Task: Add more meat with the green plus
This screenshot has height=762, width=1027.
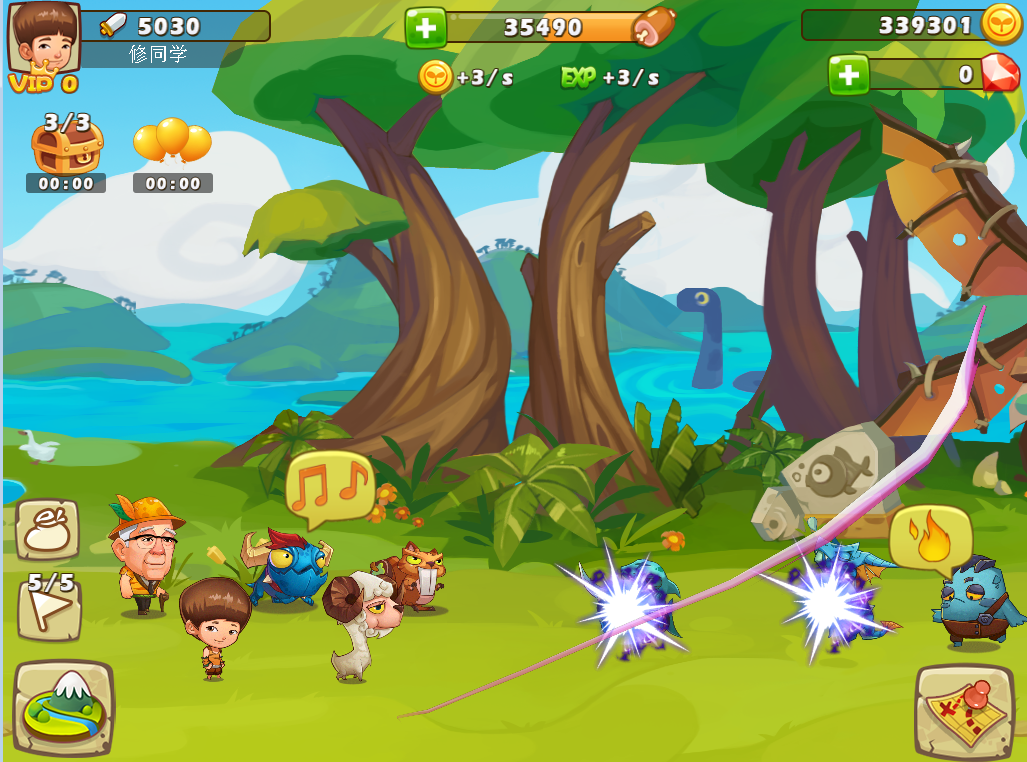Action: (x=425, y=27)
